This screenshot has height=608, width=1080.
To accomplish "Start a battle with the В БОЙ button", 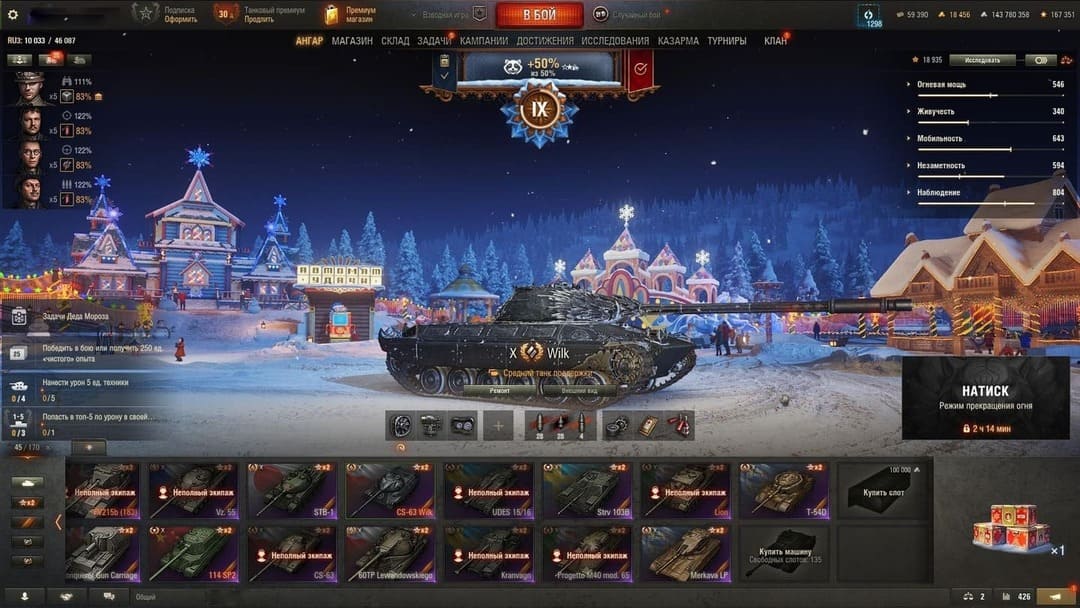I will [539, 14].
